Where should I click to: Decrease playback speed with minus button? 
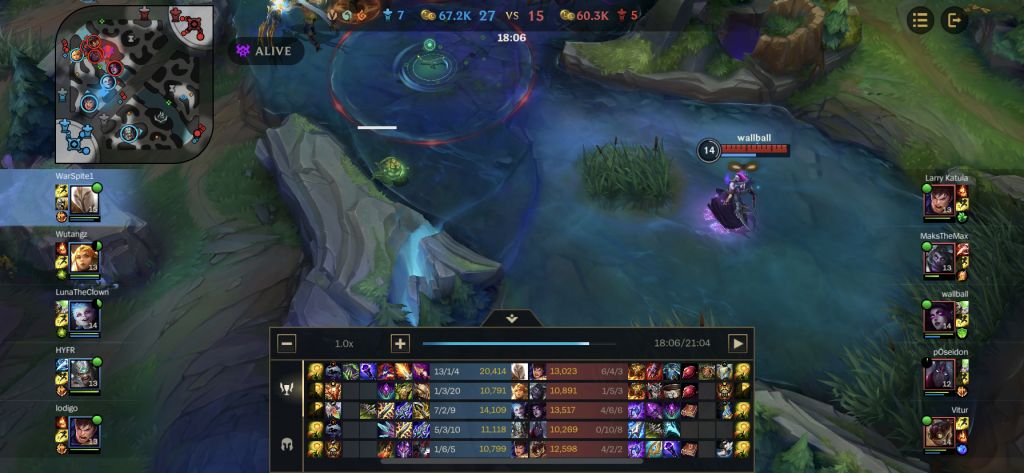point(287,343)
